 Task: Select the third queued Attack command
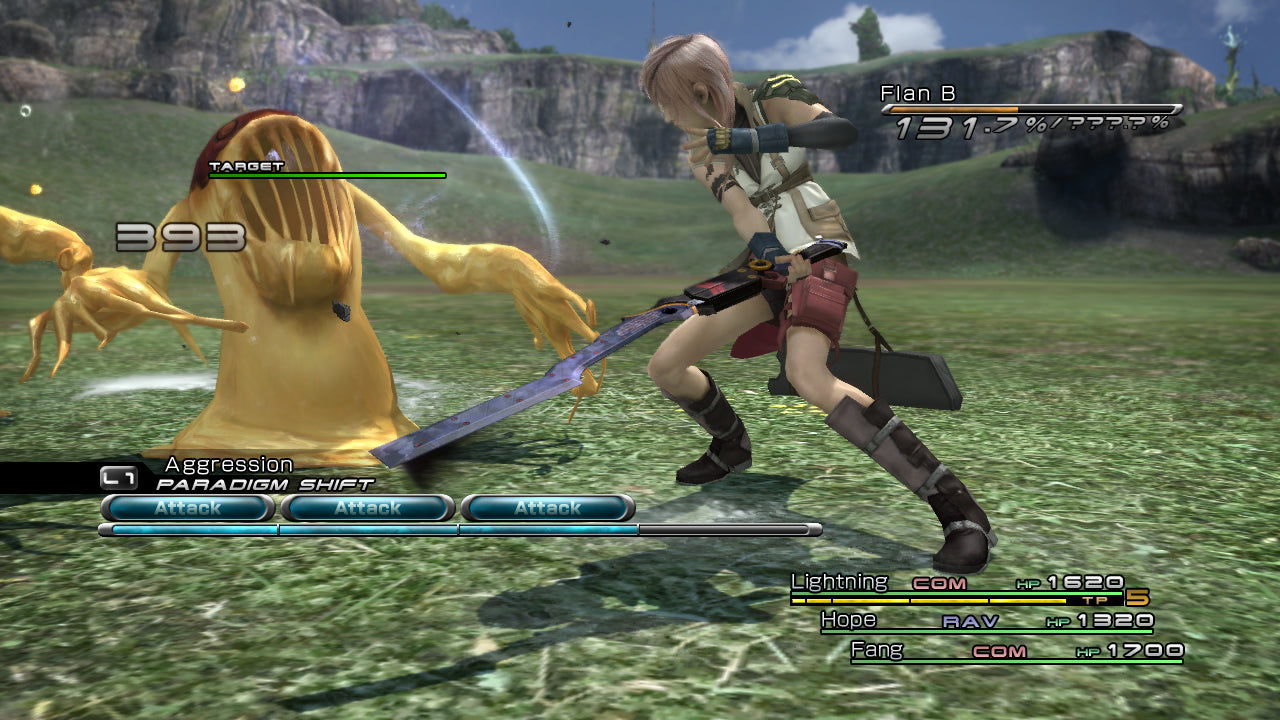[x=546, y=508]
